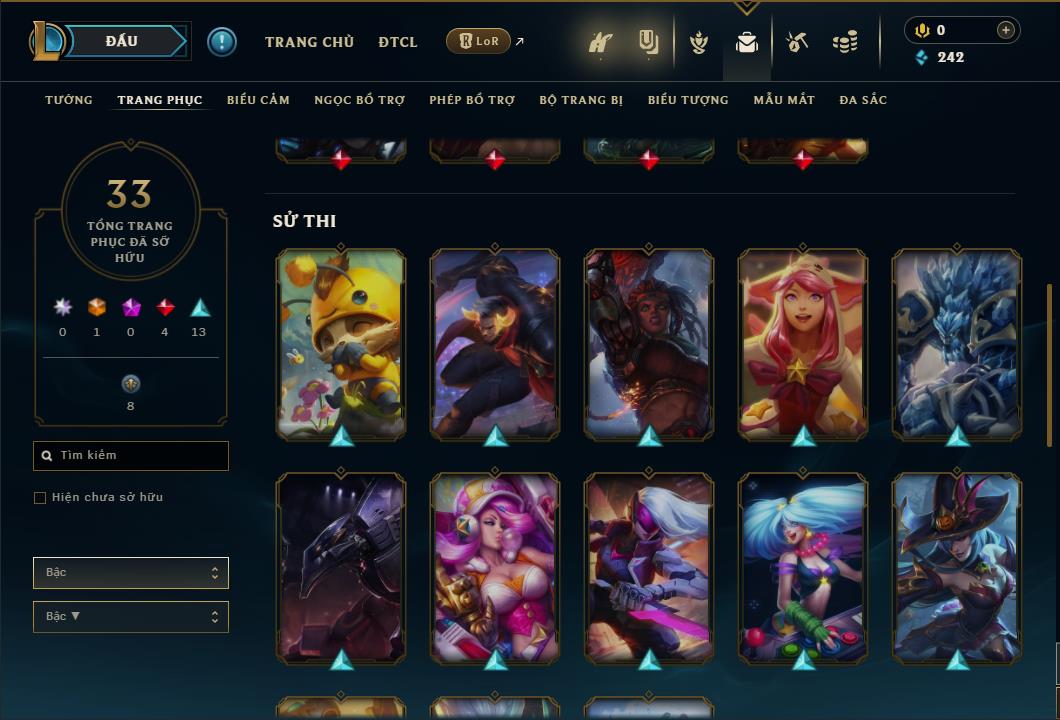This screenshot has height=720, width=1060.
Task: Switch to the BIỂU CẢM tab
Action: pyautogui.click(x=258, y=100)
